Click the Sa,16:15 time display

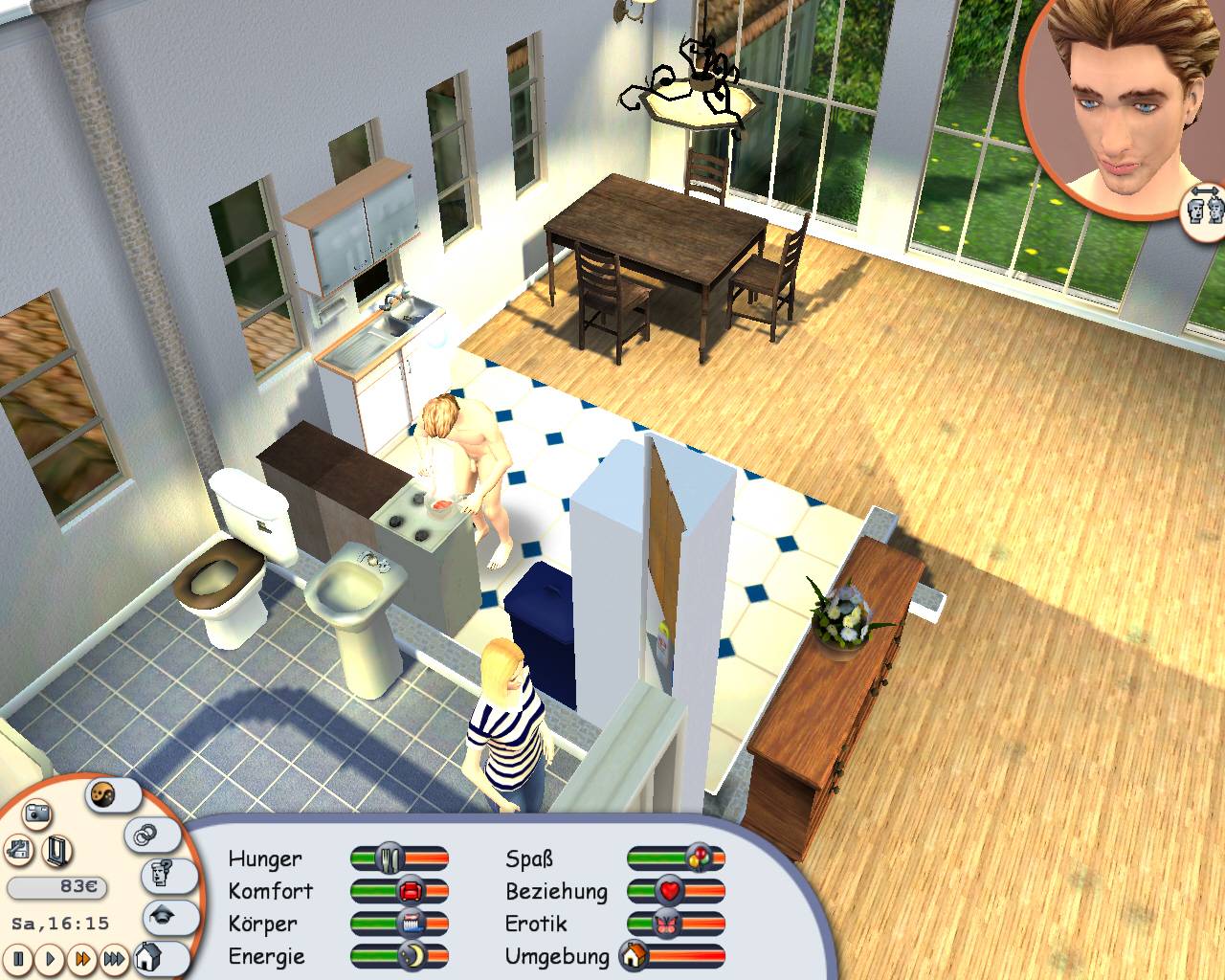[60, 923]
